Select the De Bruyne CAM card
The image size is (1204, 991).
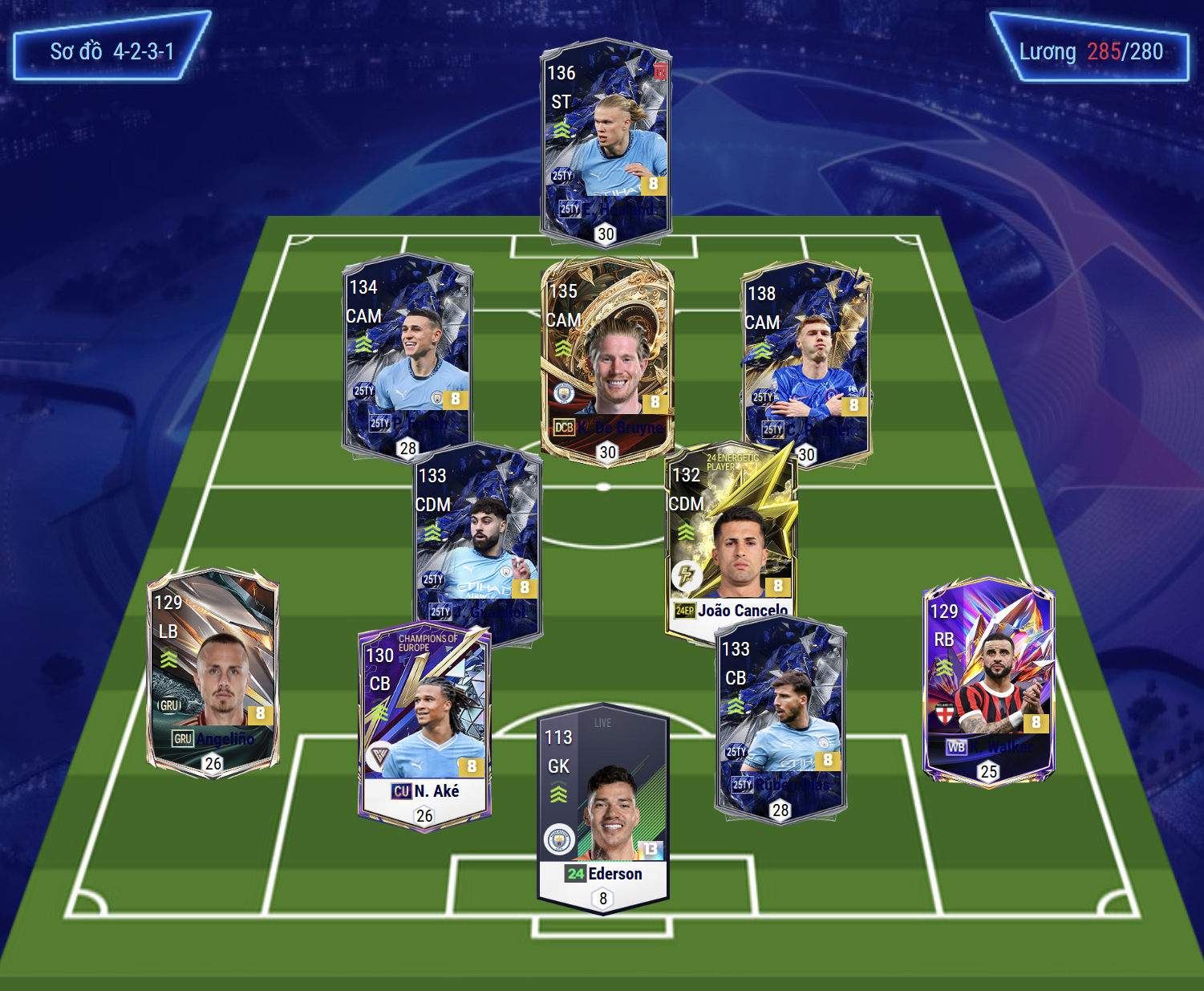click(607, 359)
